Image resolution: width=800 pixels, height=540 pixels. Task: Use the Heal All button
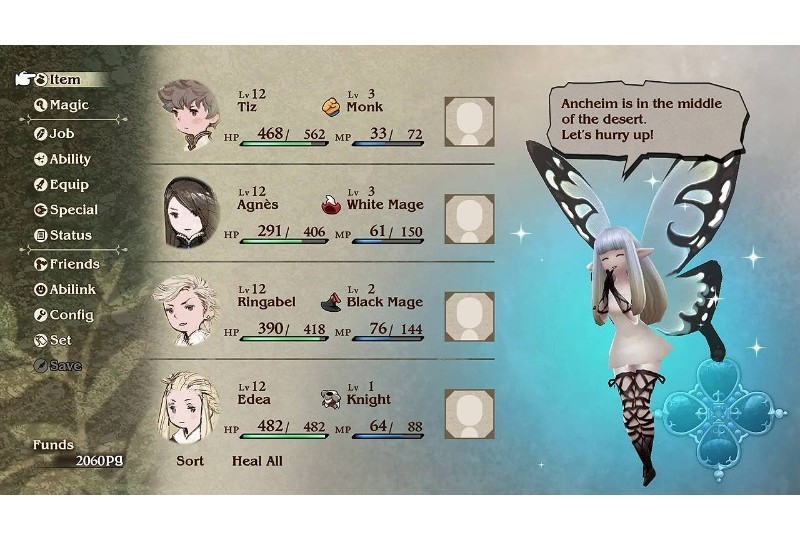tap(258, 461)
